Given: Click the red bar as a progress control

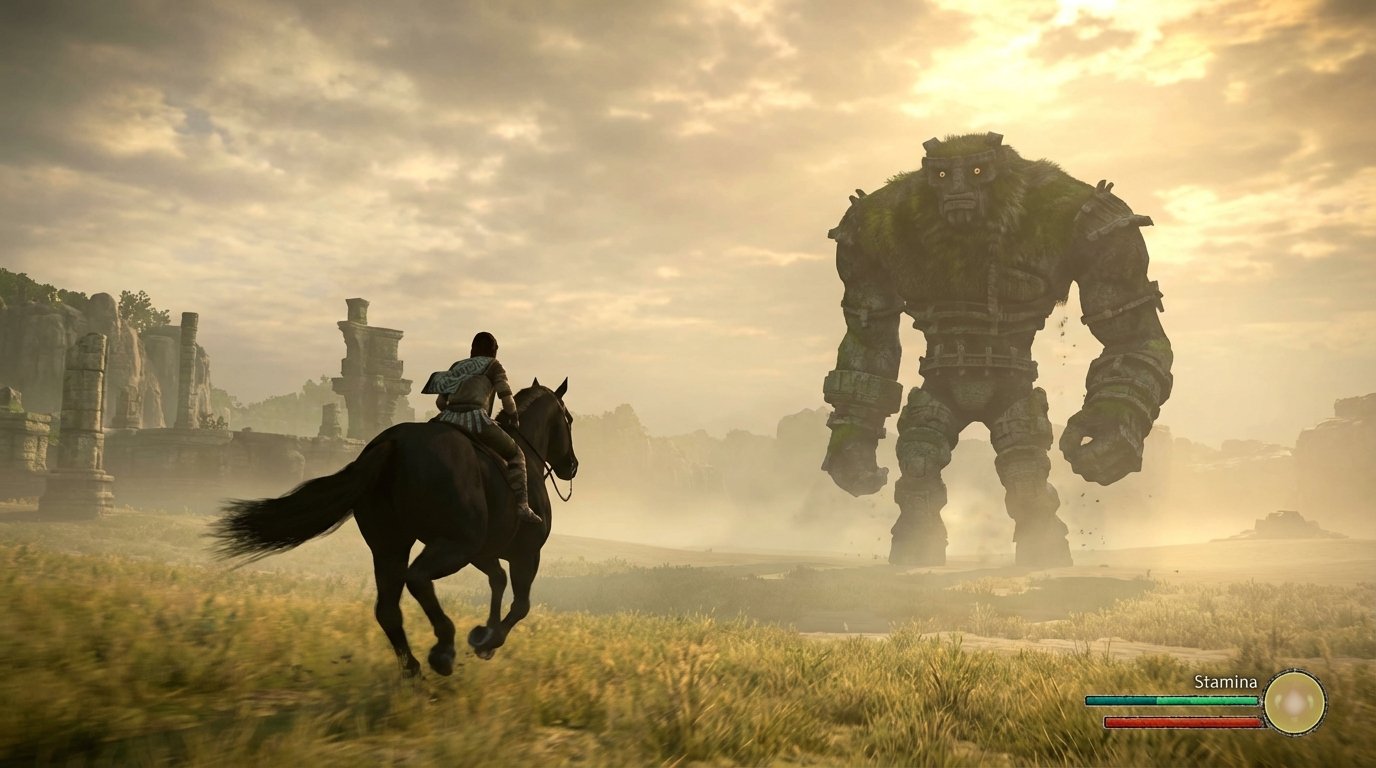Looking at the screenshot, I should (x=1180, y=720).
